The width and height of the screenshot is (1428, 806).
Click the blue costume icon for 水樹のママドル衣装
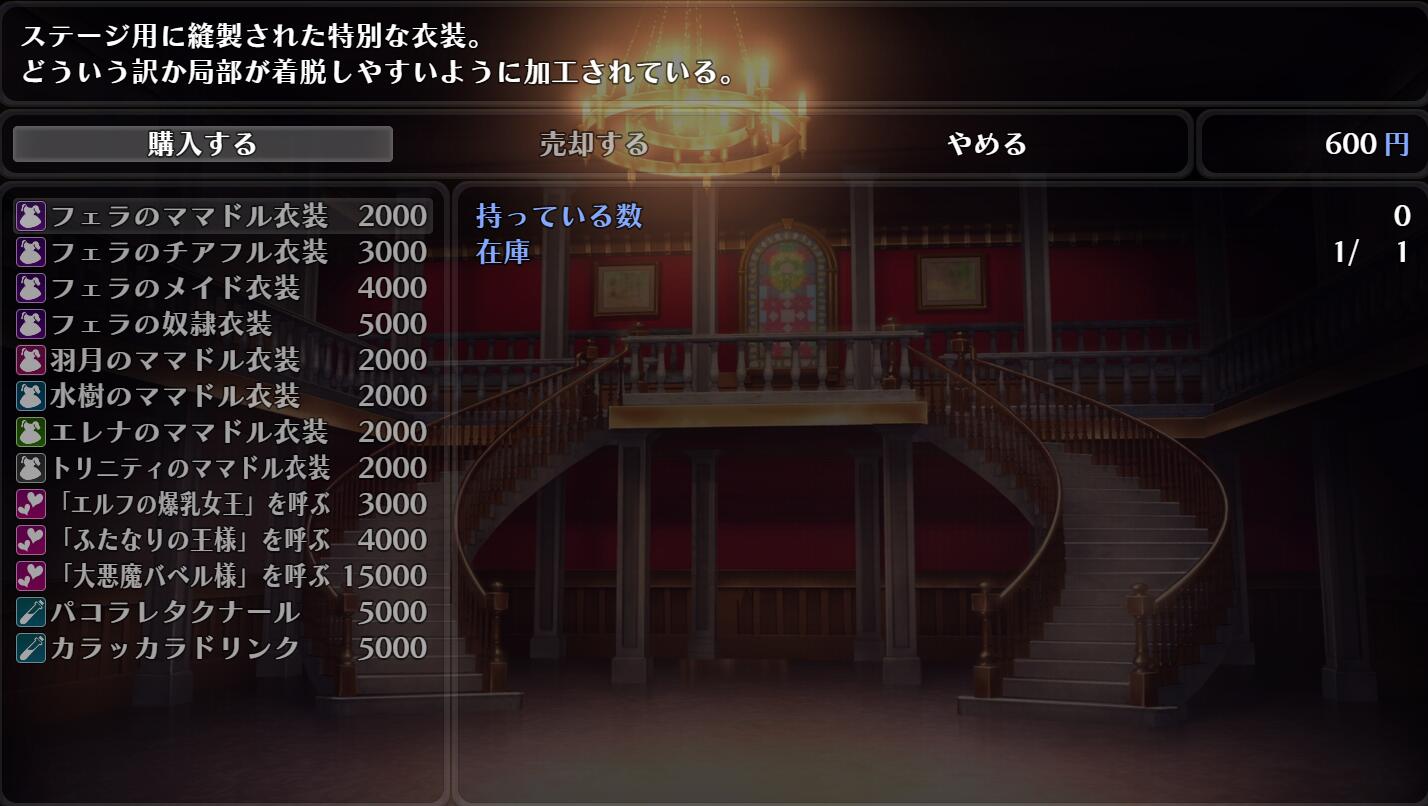pos(30,396)
